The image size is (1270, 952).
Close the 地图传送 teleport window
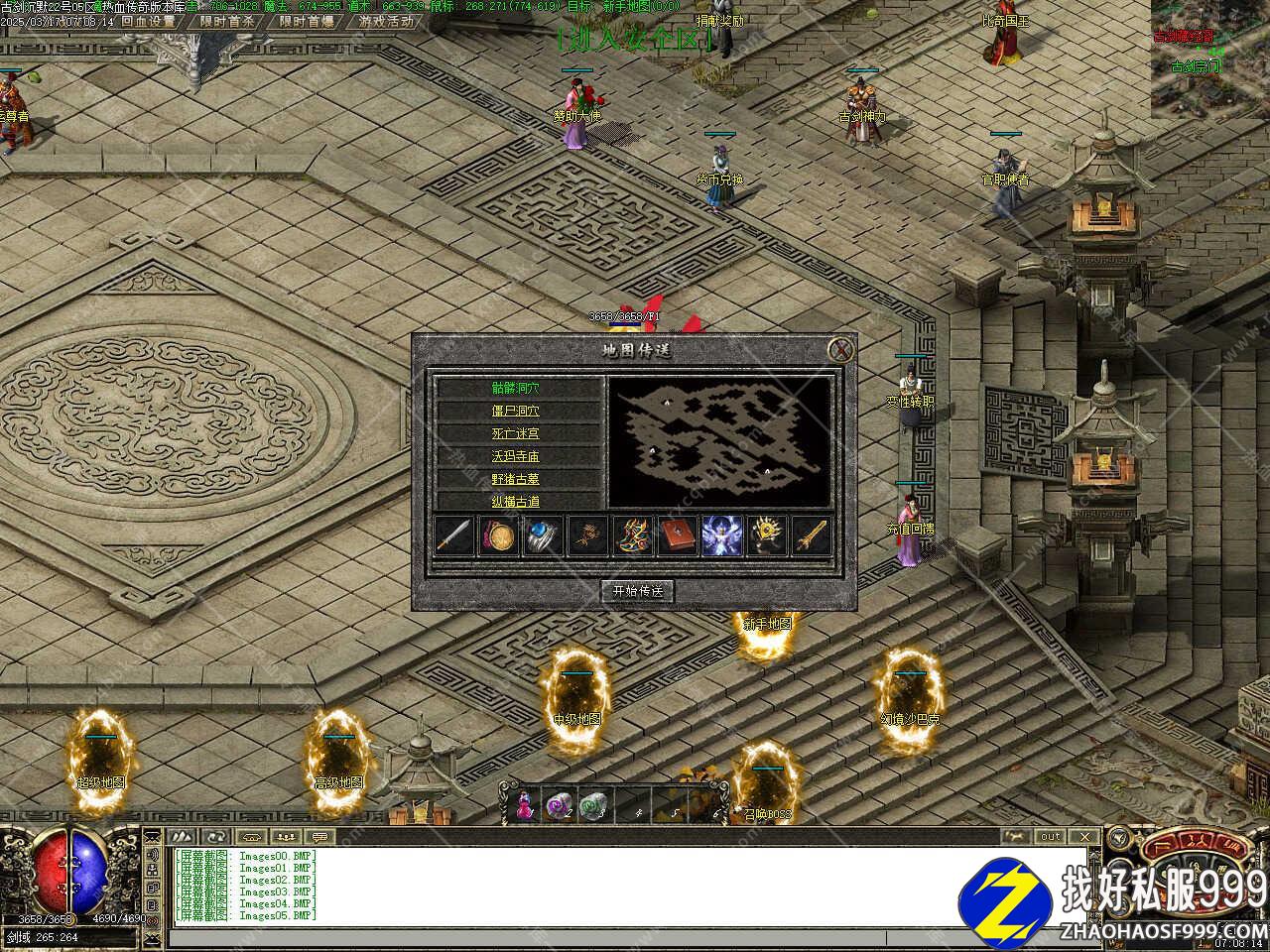[x=841, y=349]
